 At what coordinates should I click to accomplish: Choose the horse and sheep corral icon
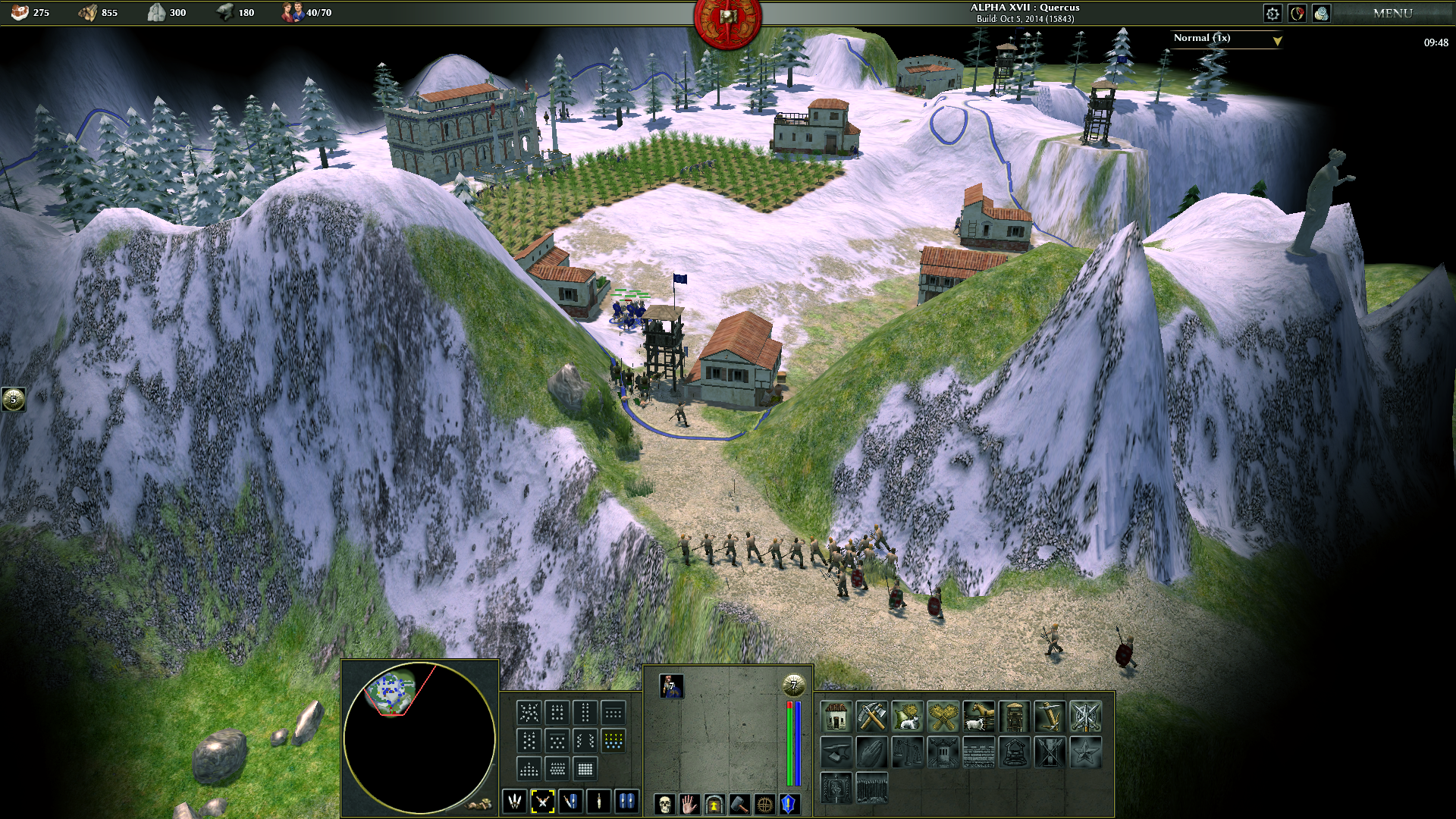tap(979, 716)
